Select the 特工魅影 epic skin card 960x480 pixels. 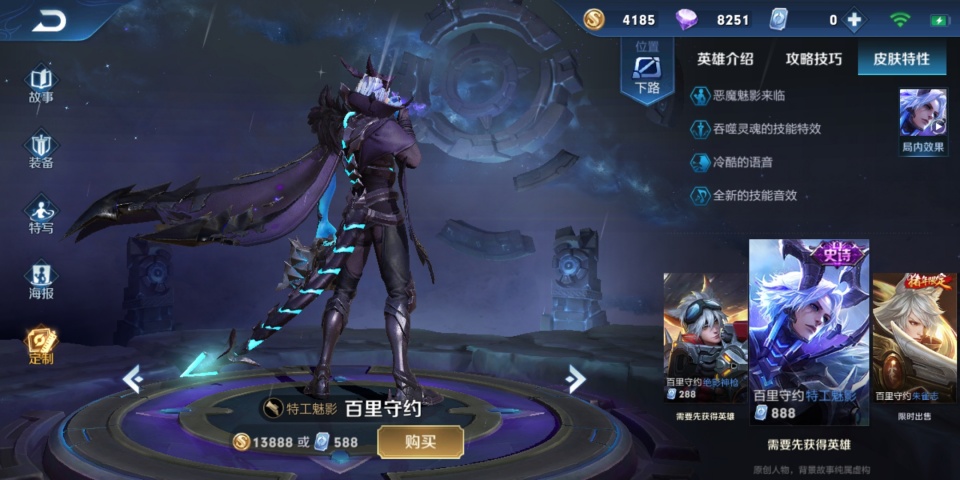click(809, 330)
